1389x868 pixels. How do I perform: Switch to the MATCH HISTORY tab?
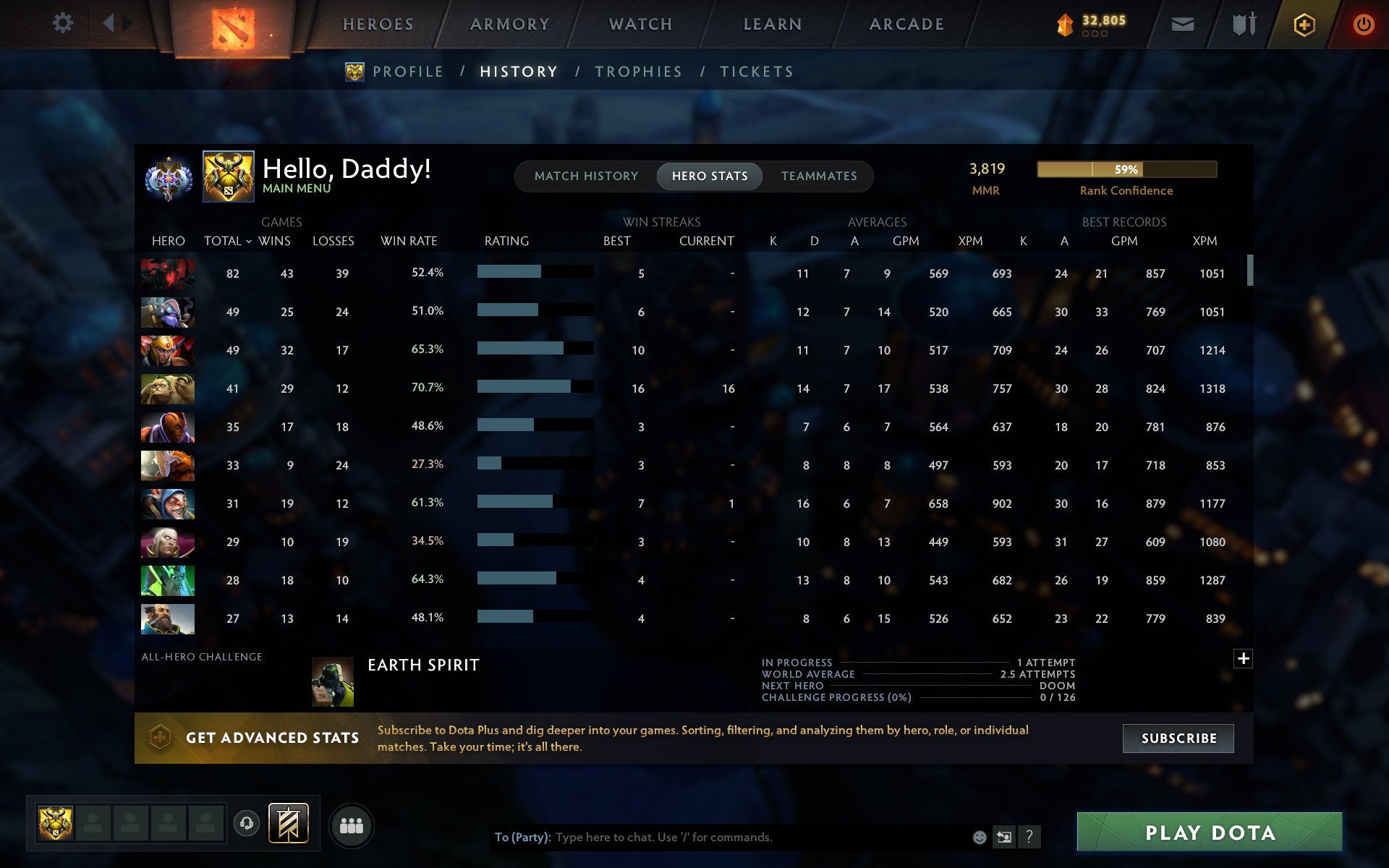586,176
